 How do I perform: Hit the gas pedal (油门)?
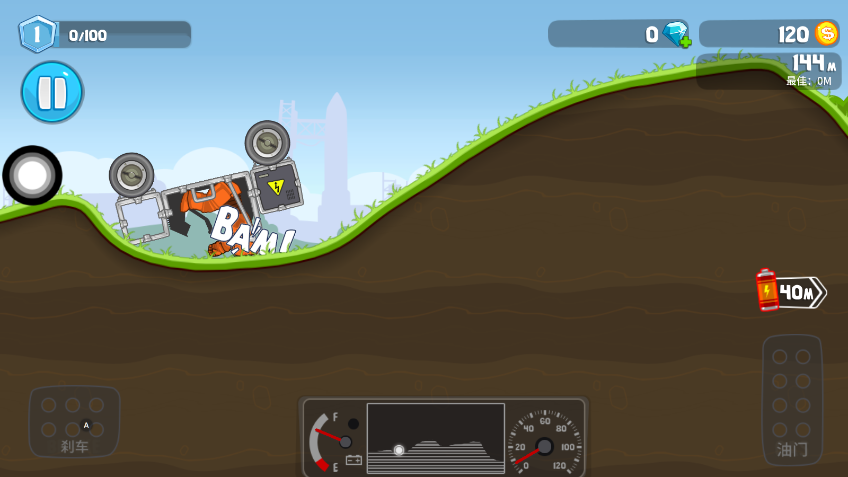click(792, 399)
